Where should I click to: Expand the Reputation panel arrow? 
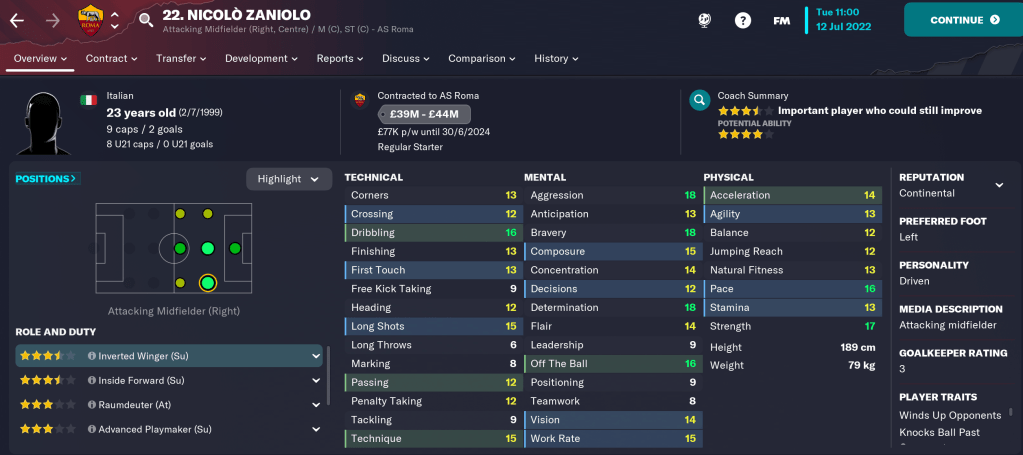(x=998, y=185)
